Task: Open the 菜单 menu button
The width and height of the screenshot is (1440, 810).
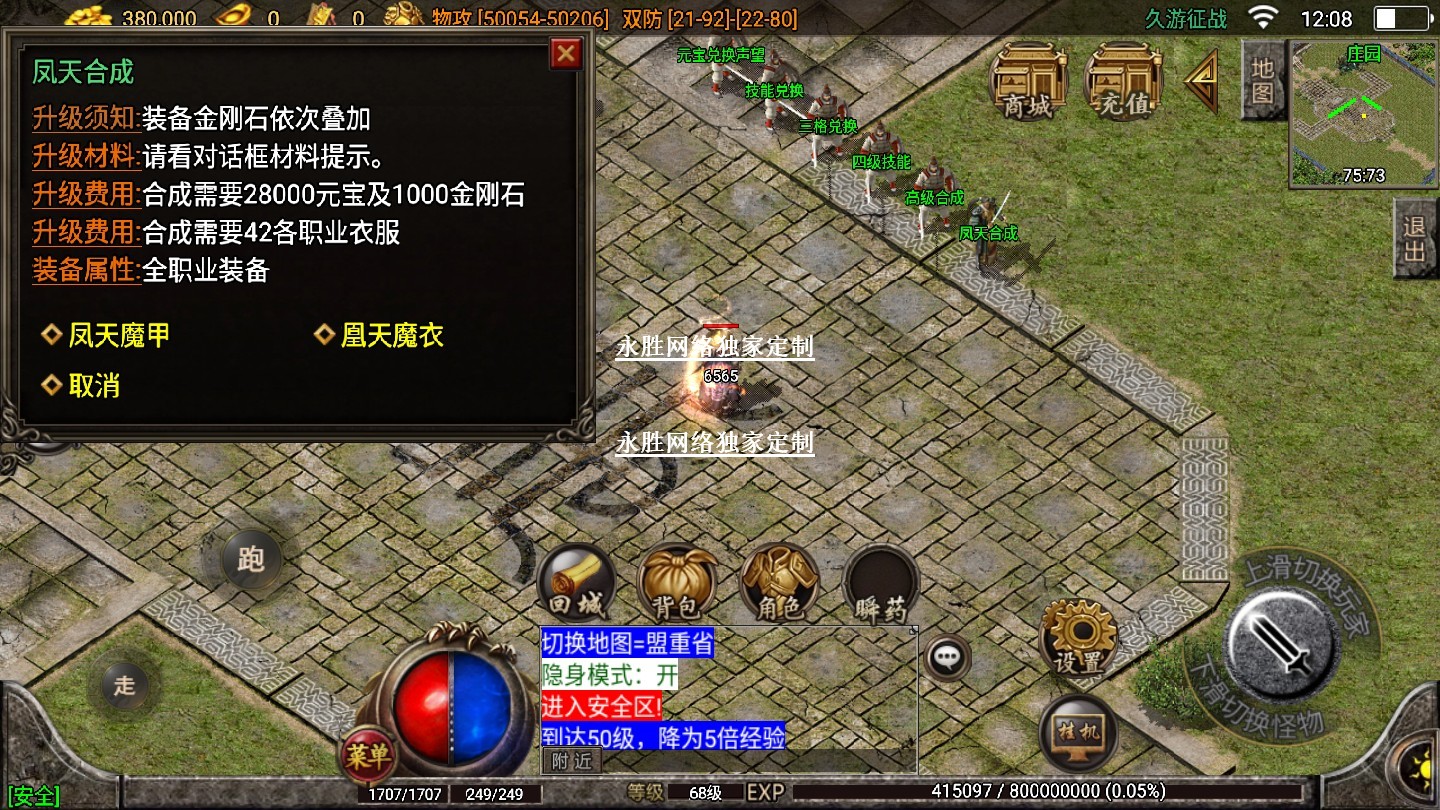Action: pos(367,756)
